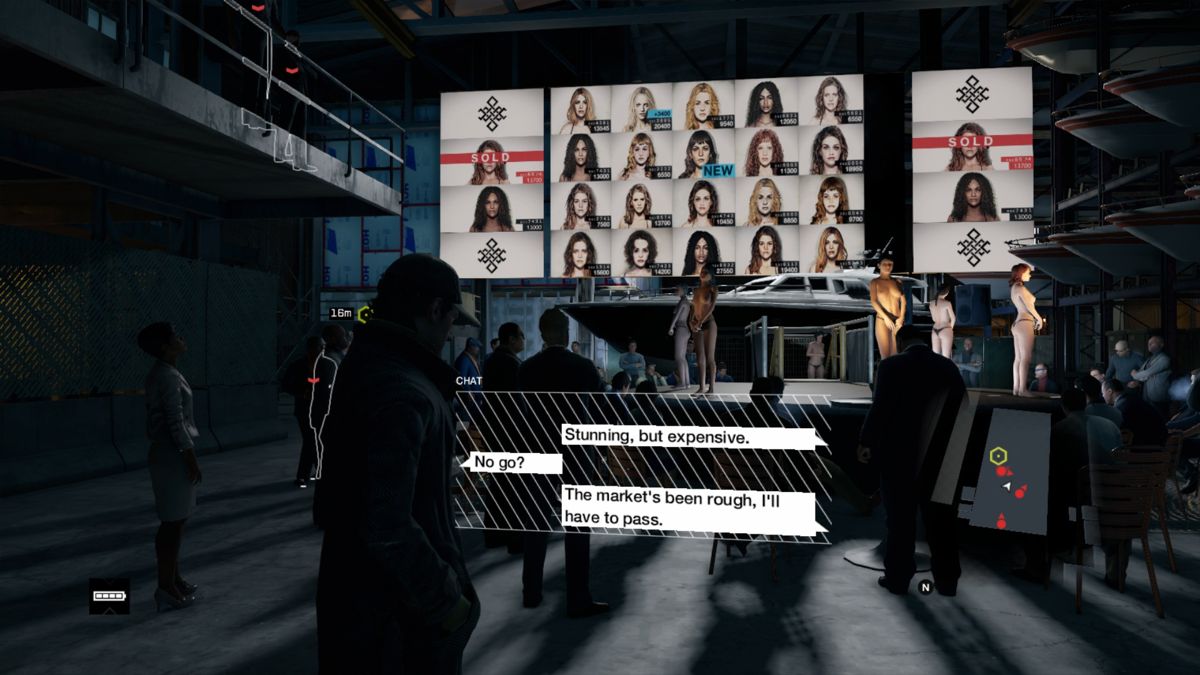Click the north N compass marker
This screenshot has height=675, width=1200.
[x=926, y=587]
